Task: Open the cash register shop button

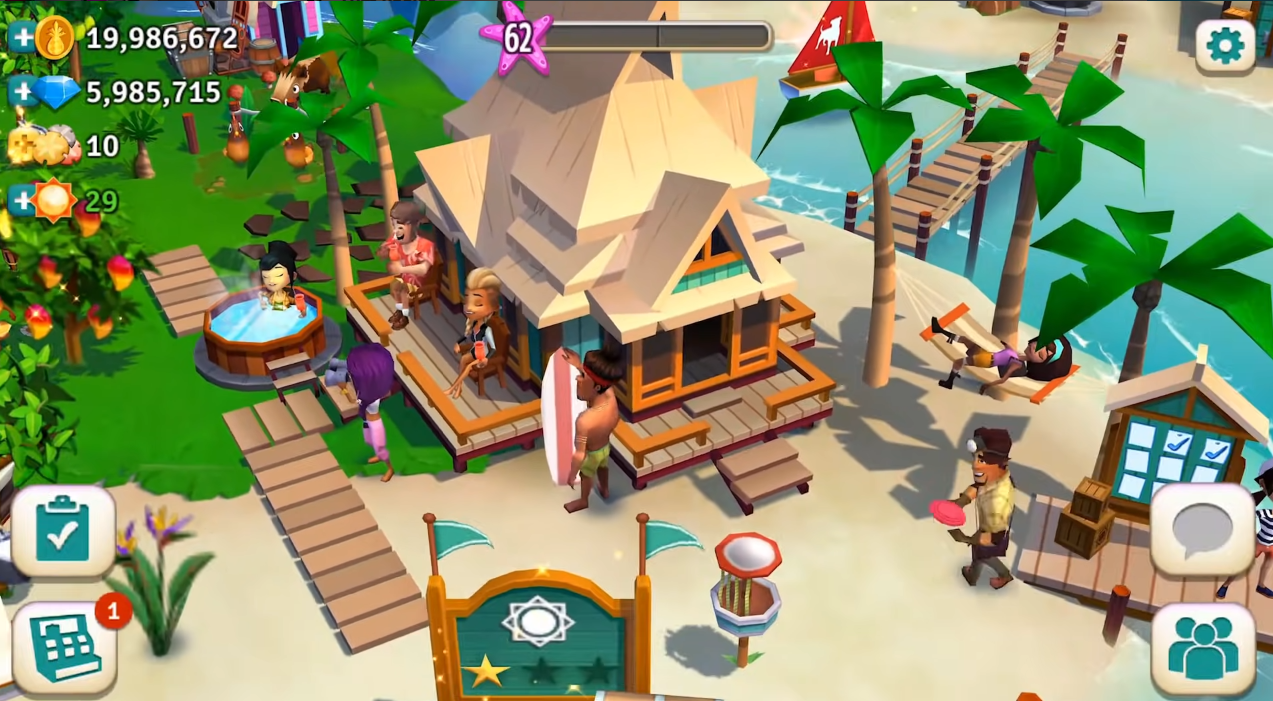Action: 63,648
